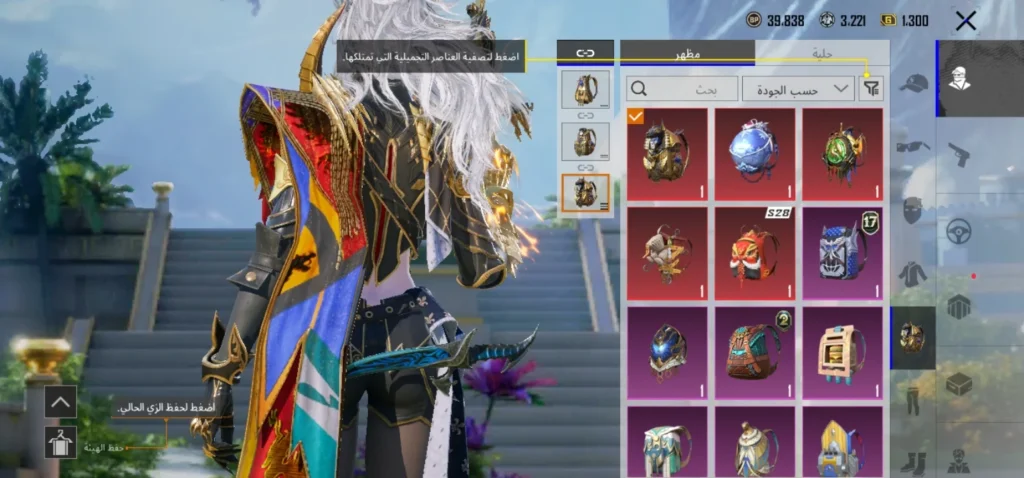Open the jacket clothing category
Image resolution: width=1024 pixels, height=478 pixels.
913,273
